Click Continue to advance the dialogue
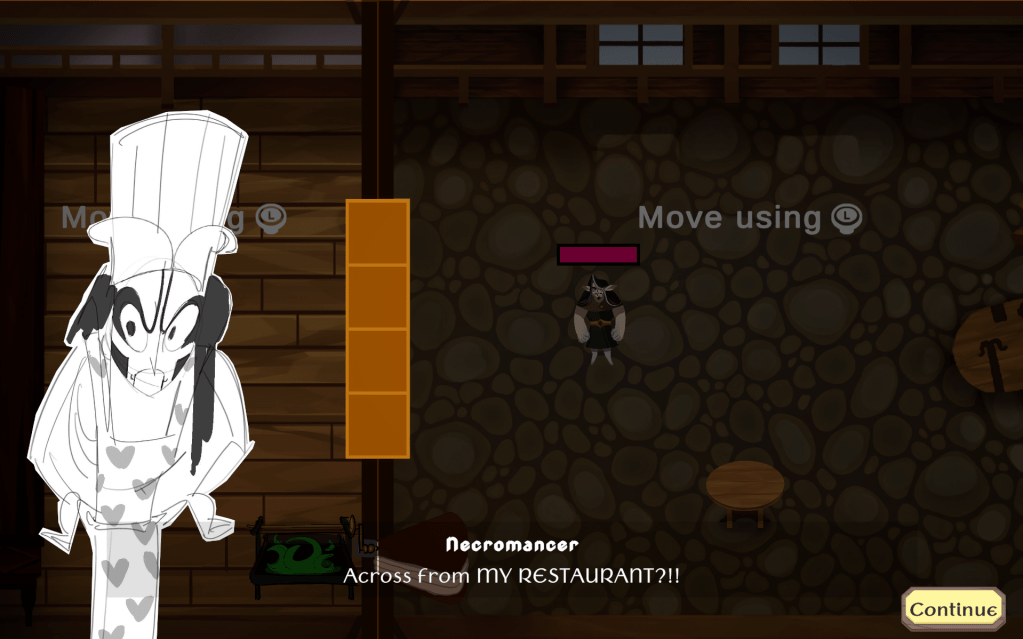 pyautogui.click(x=953, y=608)
